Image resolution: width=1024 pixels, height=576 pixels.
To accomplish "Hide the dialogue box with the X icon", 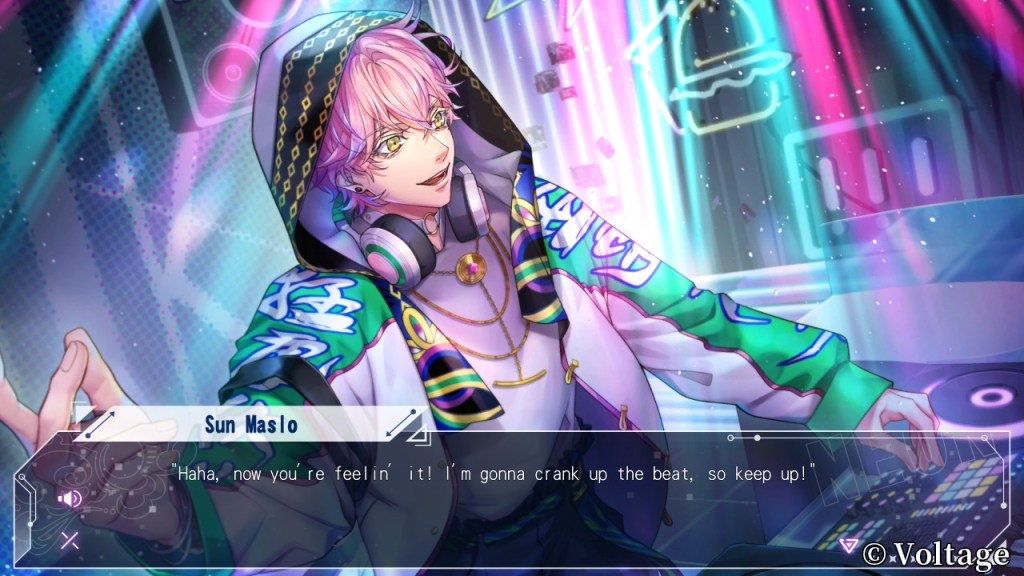I will (x=69, y=541).
